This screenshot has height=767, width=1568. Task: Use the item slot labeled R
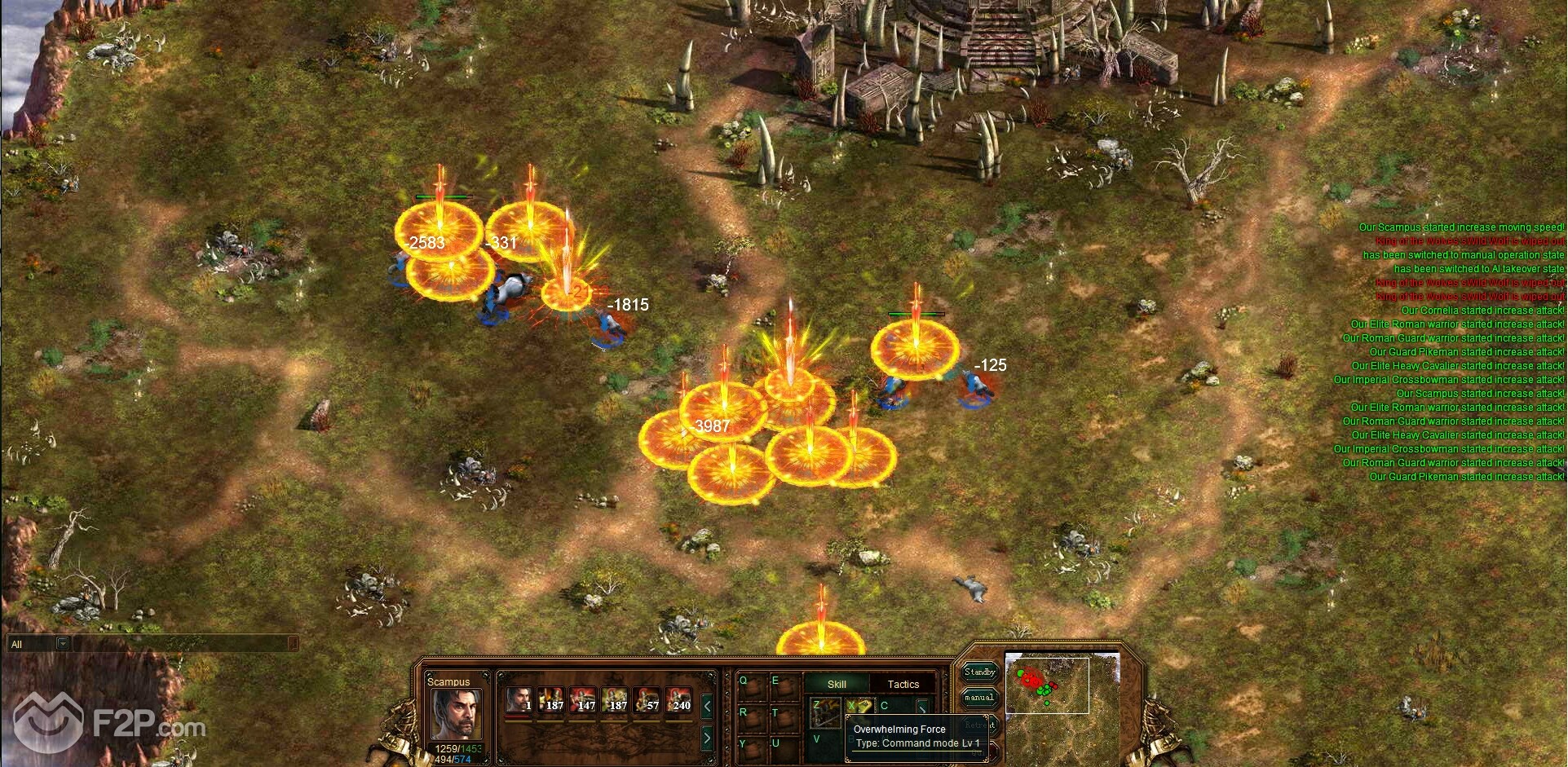(751, 718)
